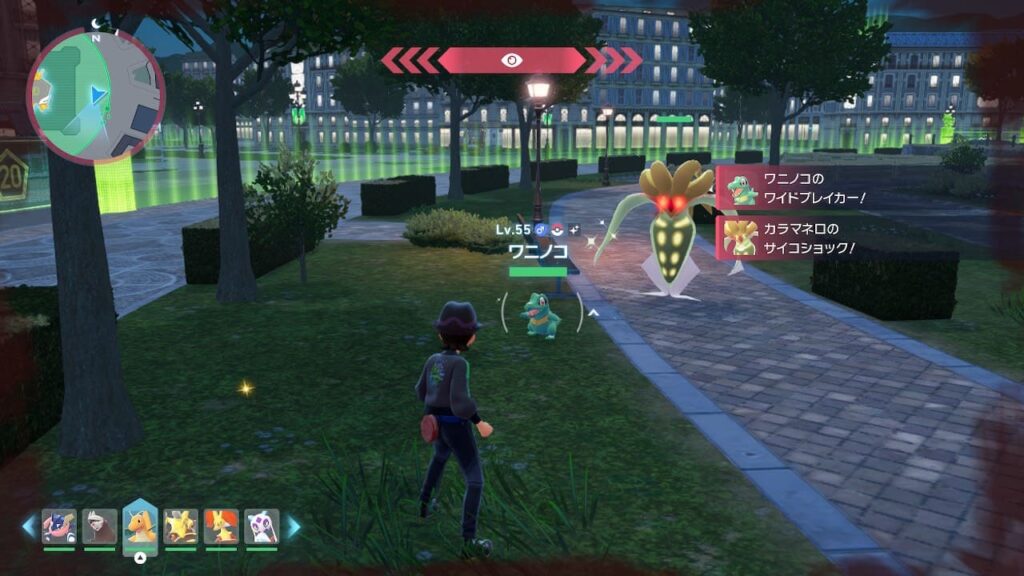Viewport: 1024px width, 576px height.
Task: Open the circular minimap
Action: coord(95,95)
